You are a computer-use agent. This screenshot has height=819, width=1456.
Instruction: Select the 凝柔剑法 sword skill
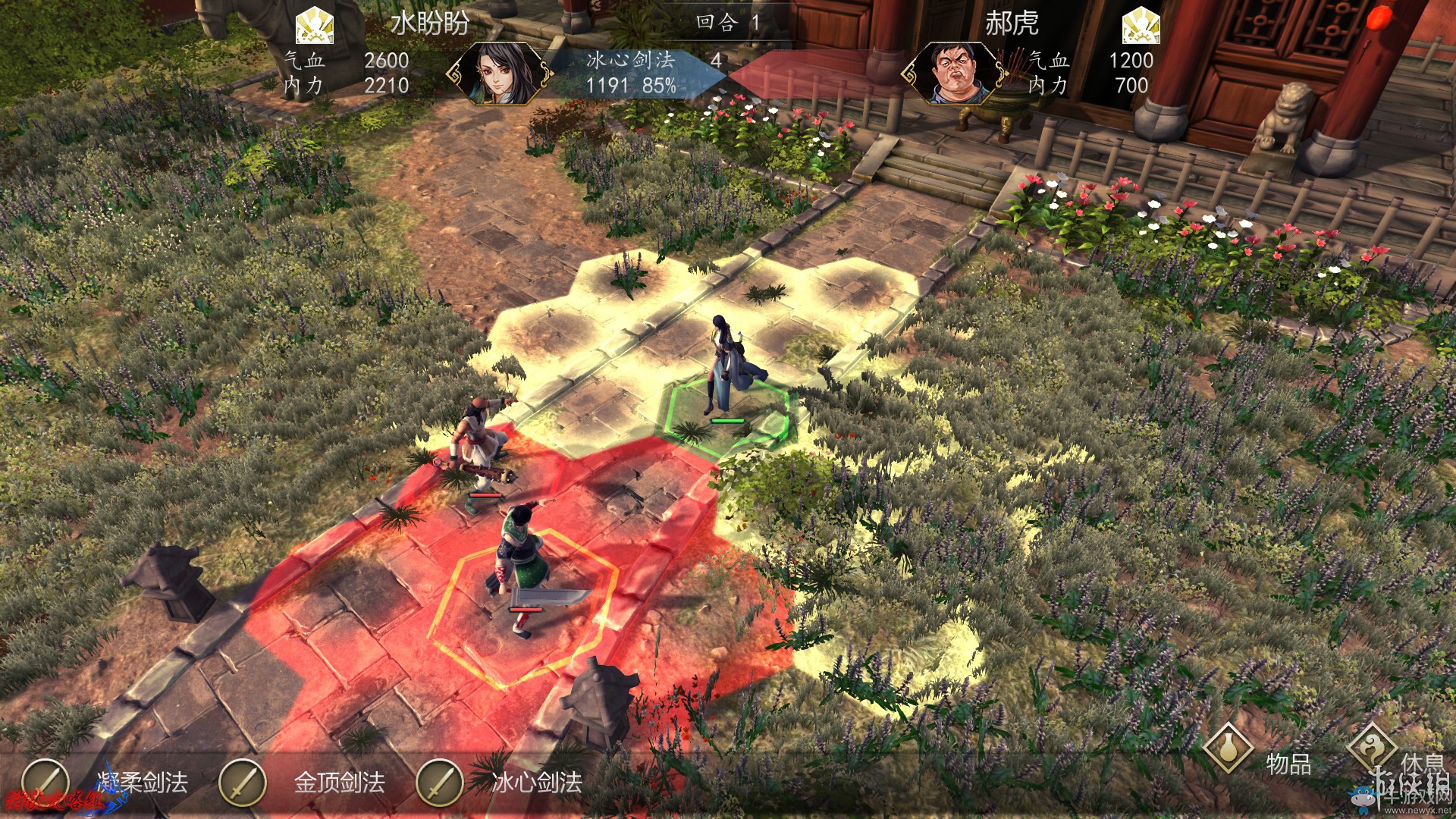(45, 783)
